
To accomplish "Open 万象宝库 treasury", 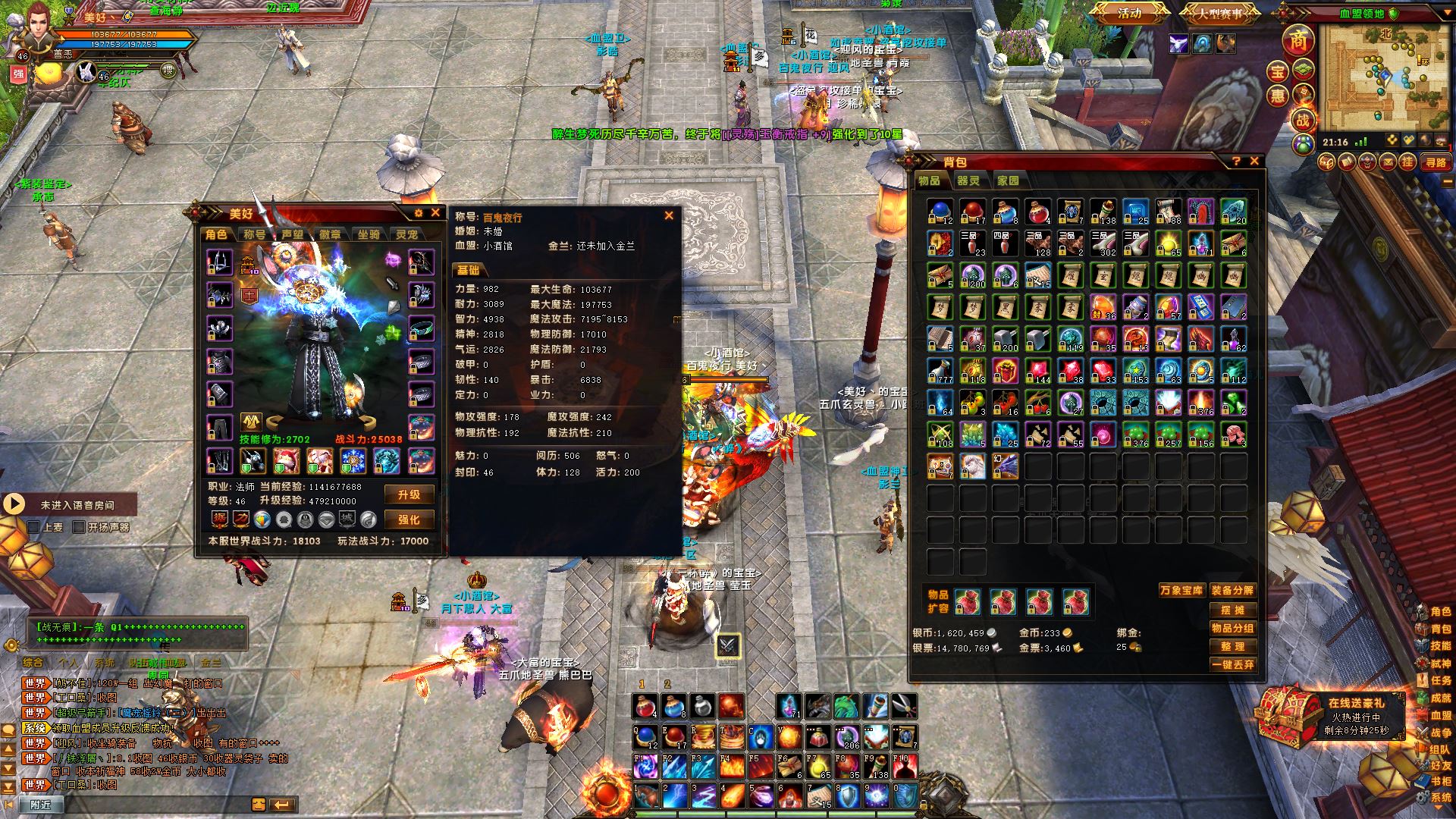I will tap(1181, 590).
